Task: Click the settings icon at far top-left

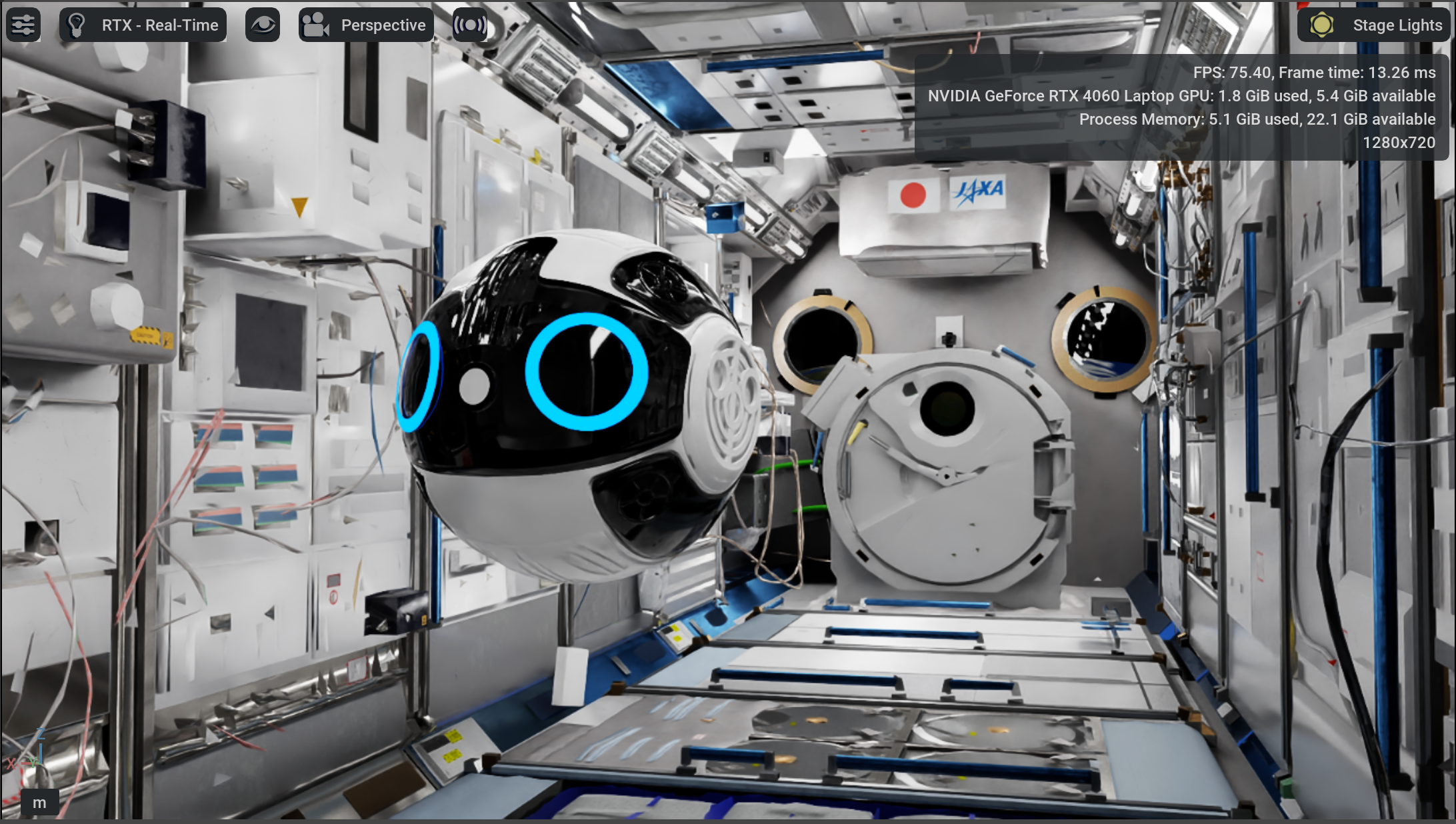Action: (x=23, y=25)
